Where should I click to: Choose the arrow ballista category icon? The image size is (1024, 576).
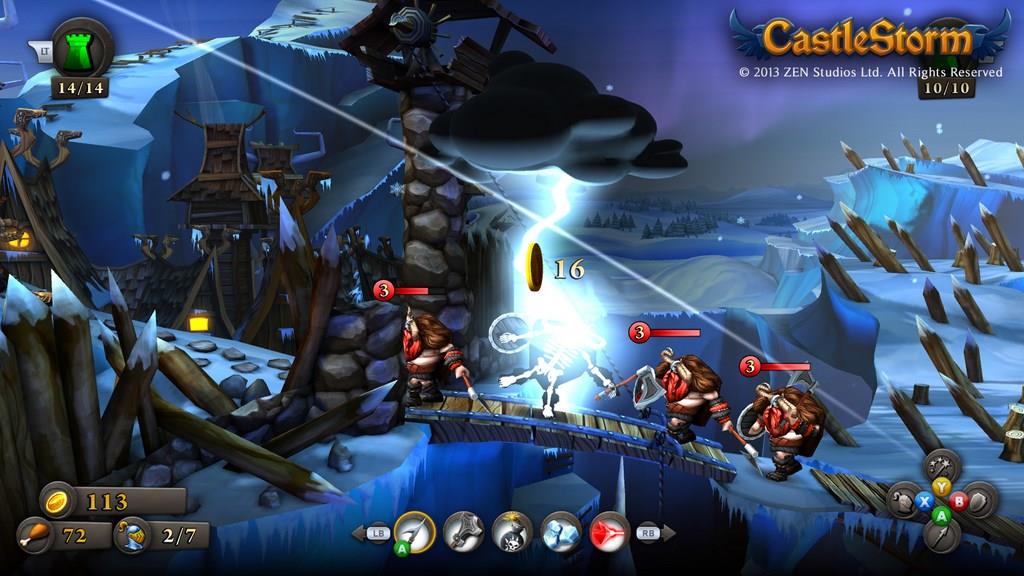941,534
